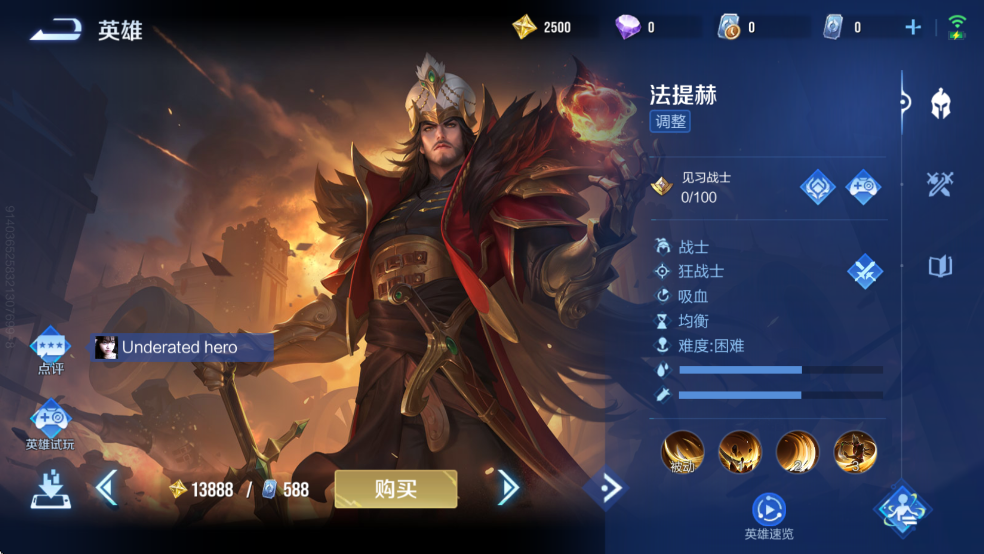
Task: Click the 调整 adjustment tag
Action: point(670,122)
